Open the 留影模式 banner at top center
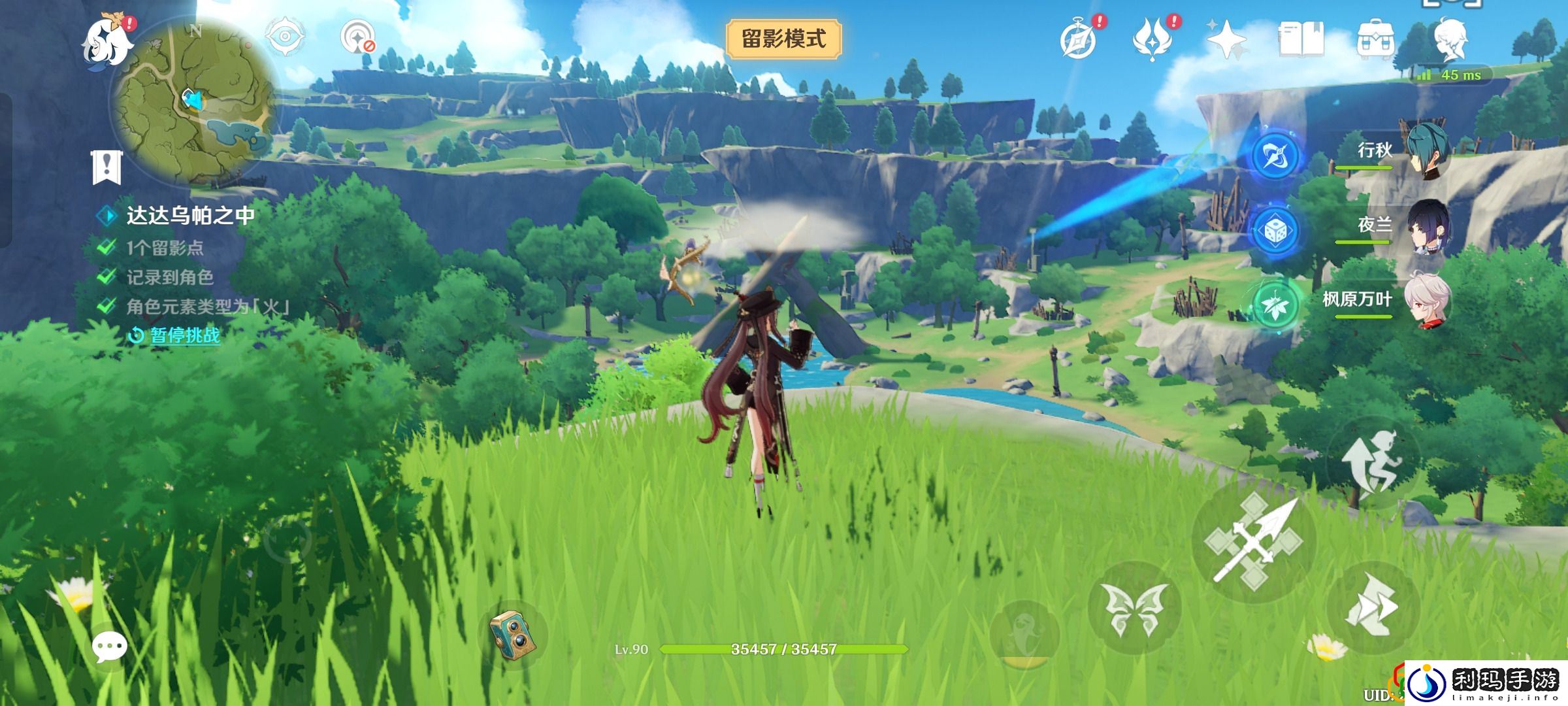1568x706 pixels. click(783, 37)
